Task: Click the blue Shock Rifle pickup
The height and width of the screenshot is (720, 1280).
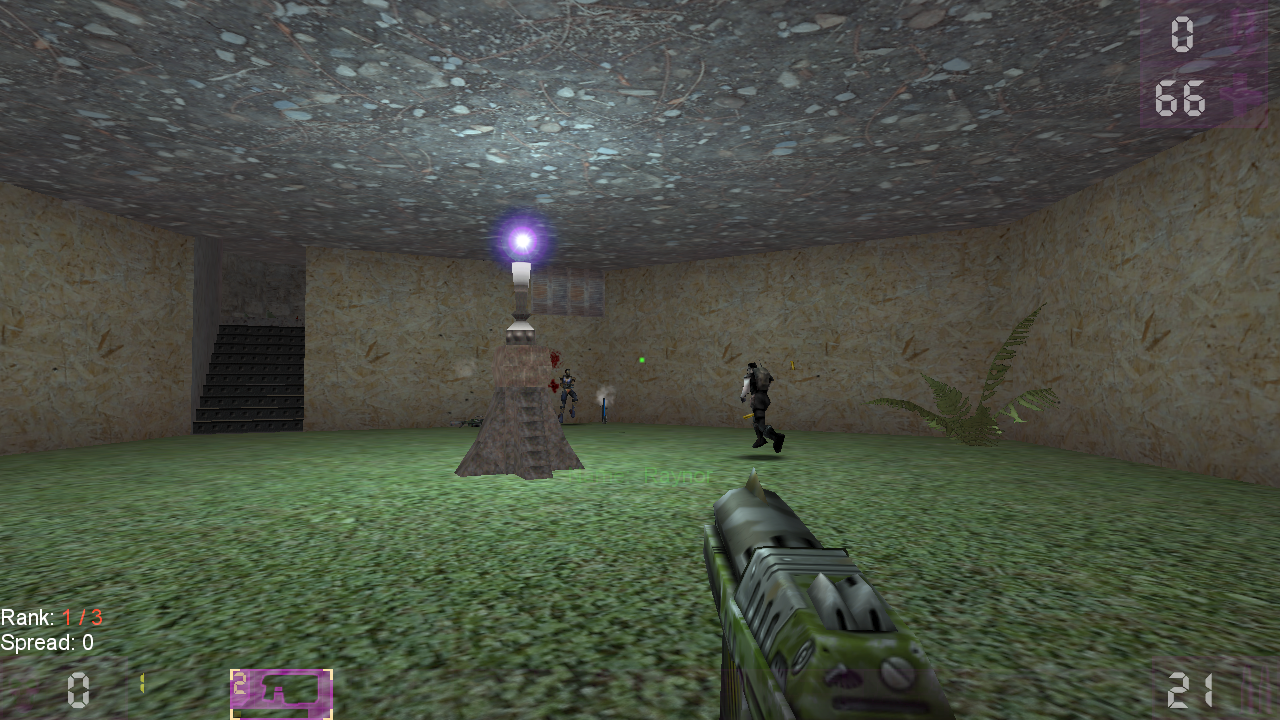Action: pos(605,407)
